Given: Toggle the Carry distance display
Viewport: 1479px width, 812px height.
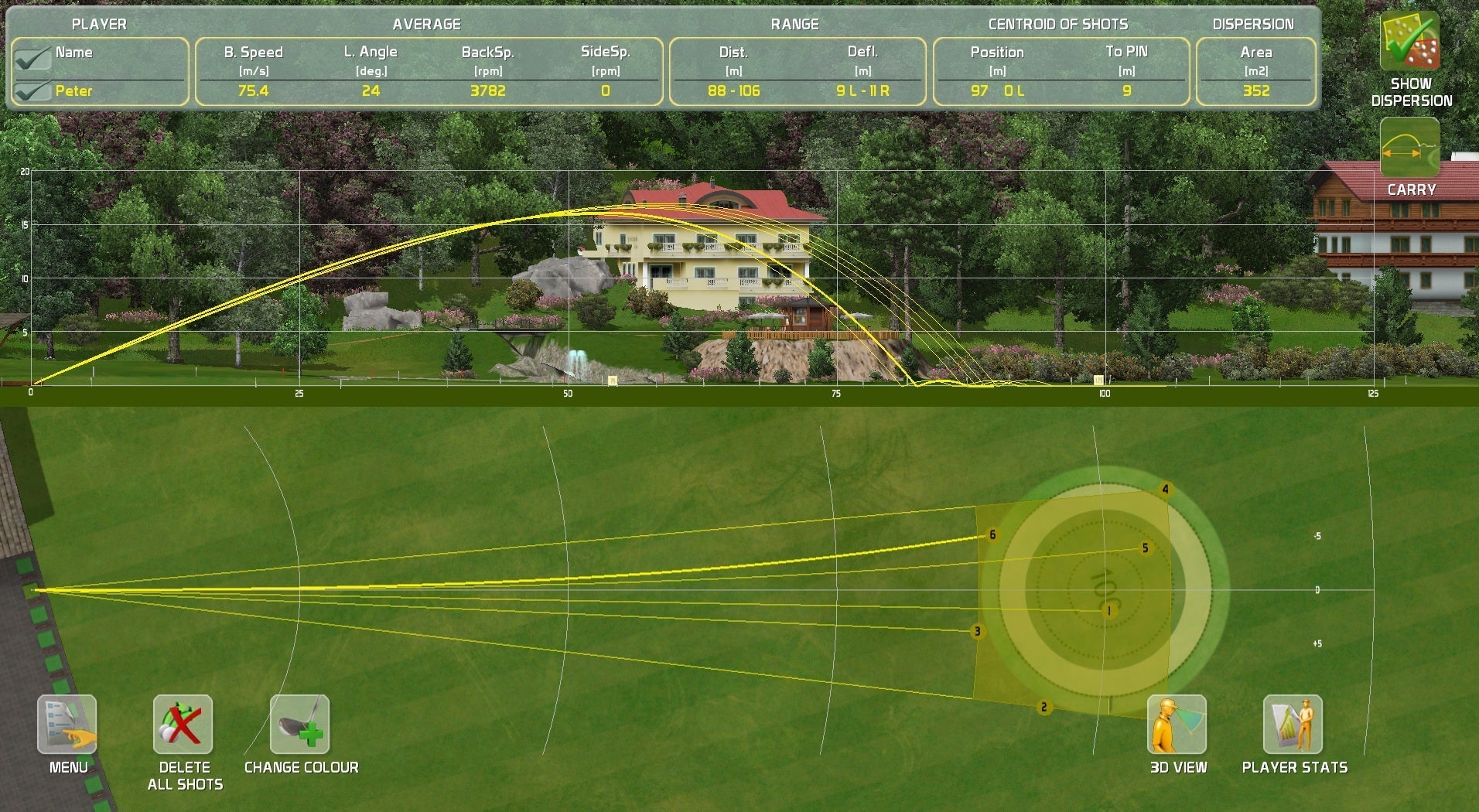Looking at the screenshot, I should 1409,148.
